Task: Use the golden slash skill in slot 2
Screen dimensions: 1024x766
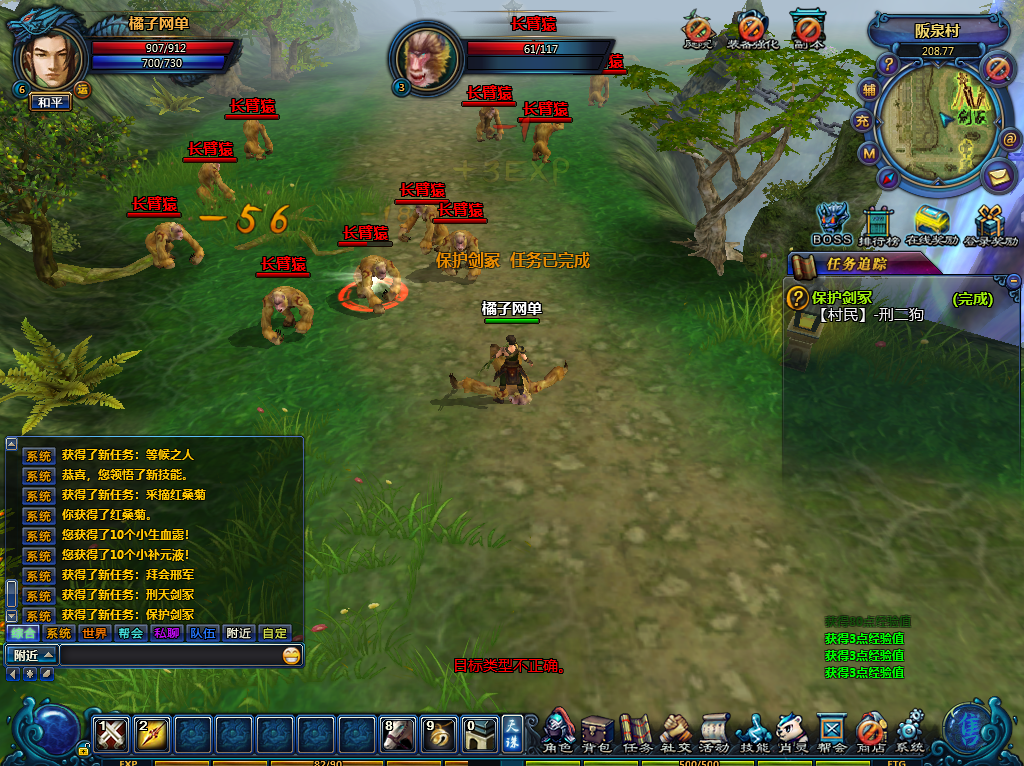Action: coord(151,735)
